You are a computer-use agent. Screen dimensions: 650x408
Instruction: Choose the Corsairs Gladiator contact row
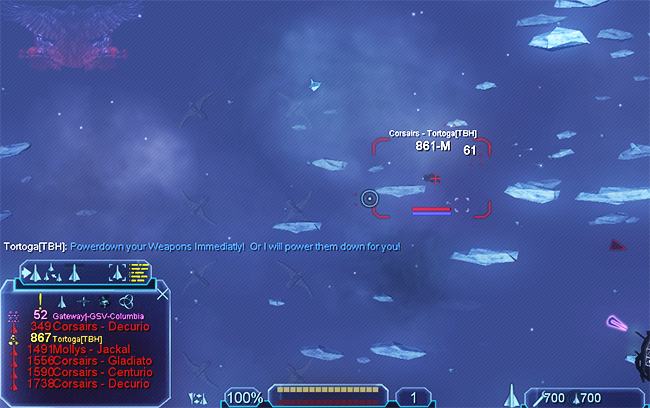tap(90, 361)
